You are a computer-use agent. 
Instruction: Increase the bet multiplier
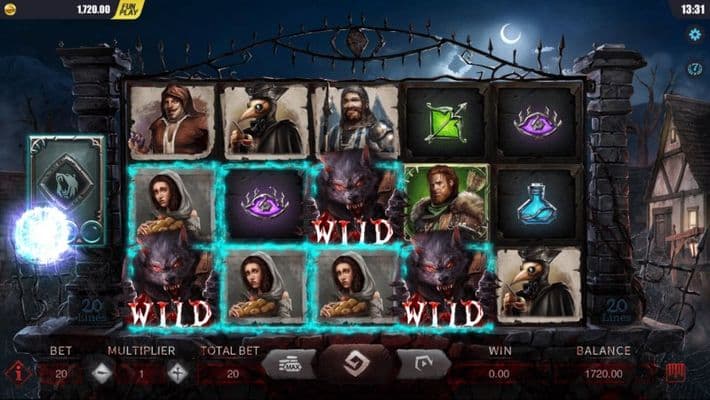[178, 373]
